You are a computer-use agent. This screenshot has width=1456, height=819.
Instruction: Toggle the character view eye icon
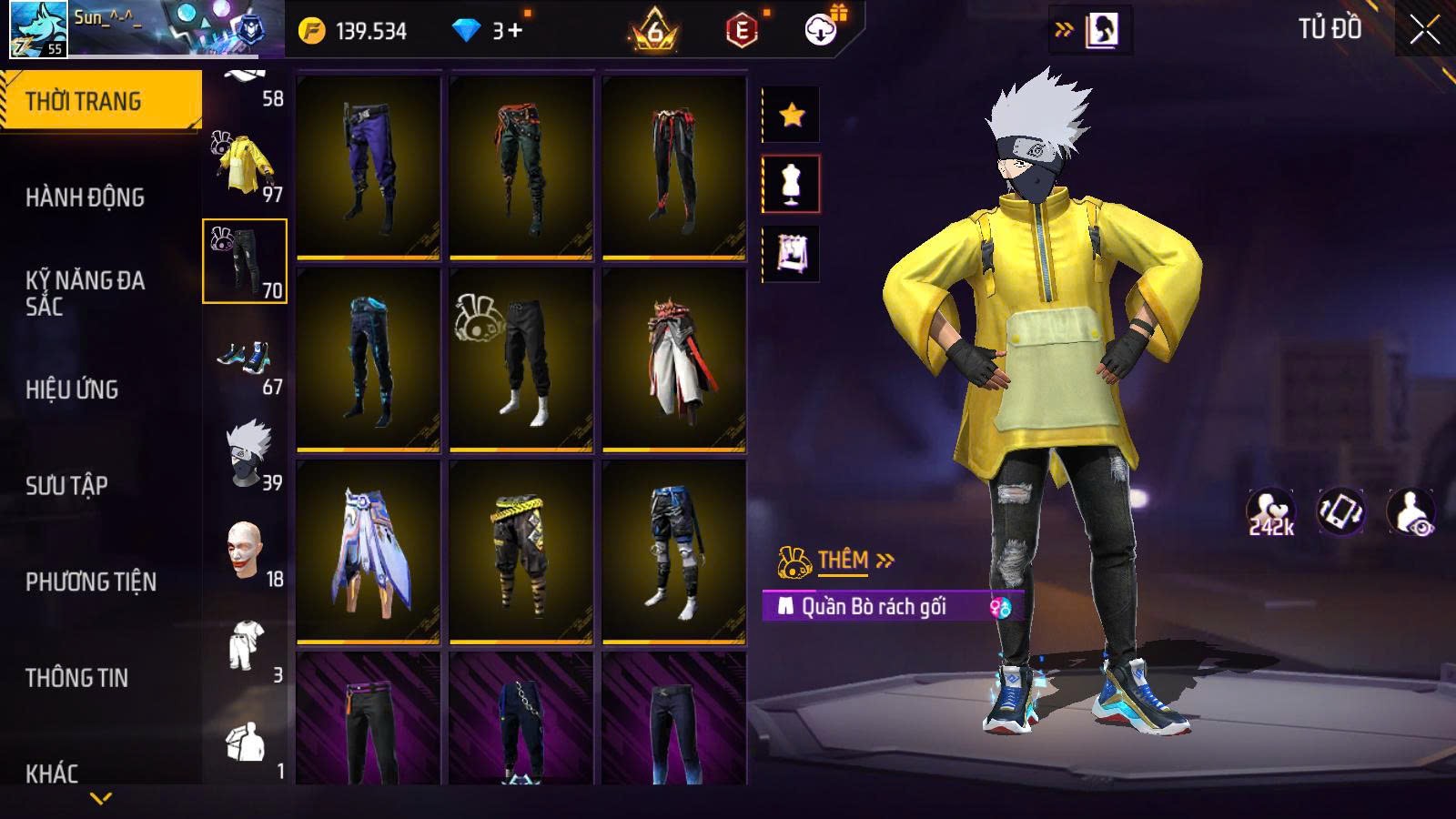(1410, 512)
